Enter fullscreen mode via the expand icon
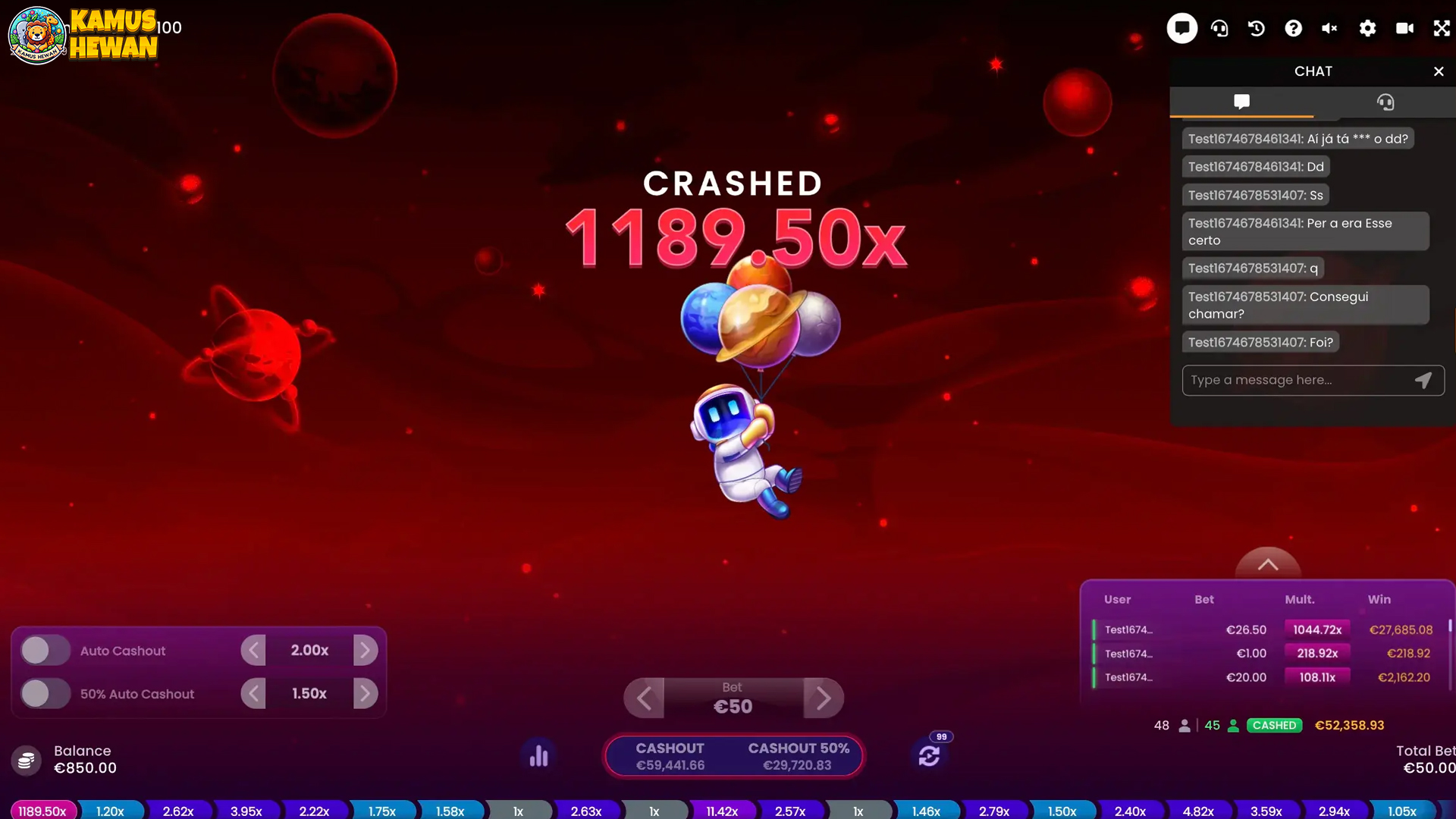The width and height of the screenshot is (1456, 819). 1442,28
